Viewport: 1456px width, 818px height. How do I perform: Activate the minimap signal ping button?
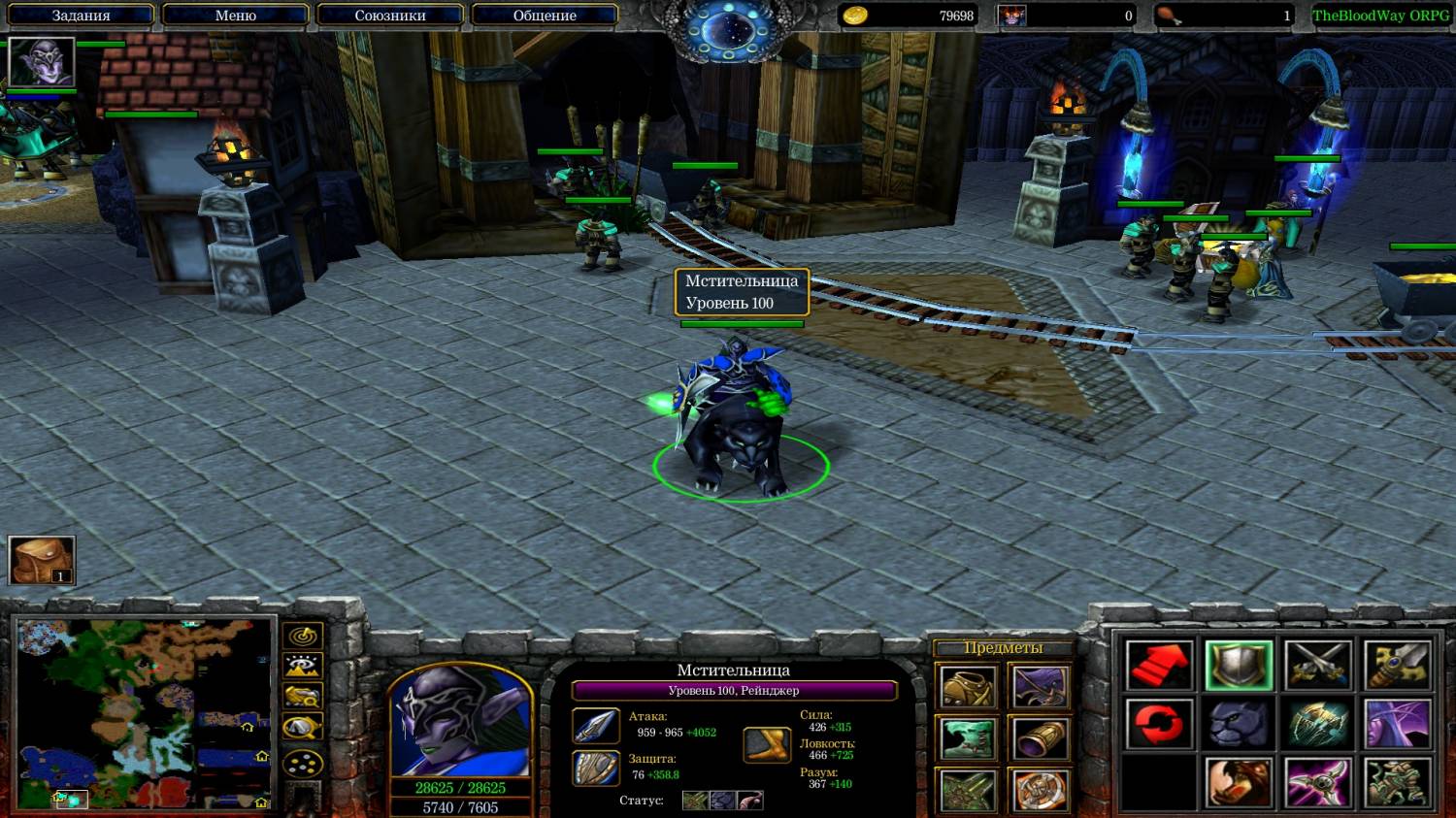pyautogui.click(x=303, y=637)
